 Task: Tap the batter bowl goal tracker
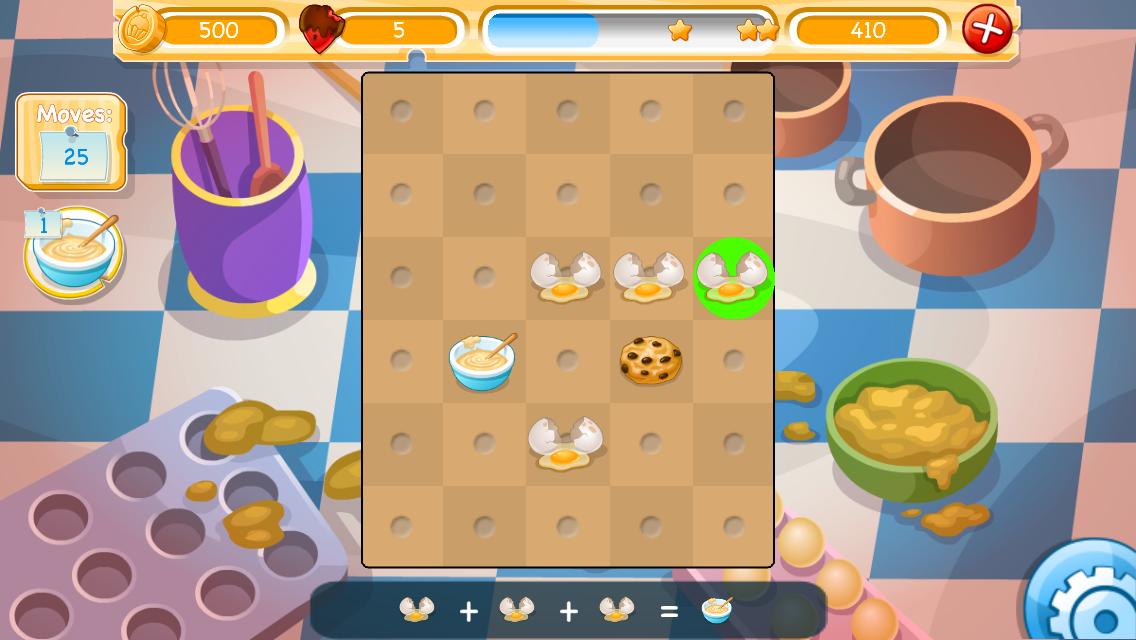[x=74, y=253]
